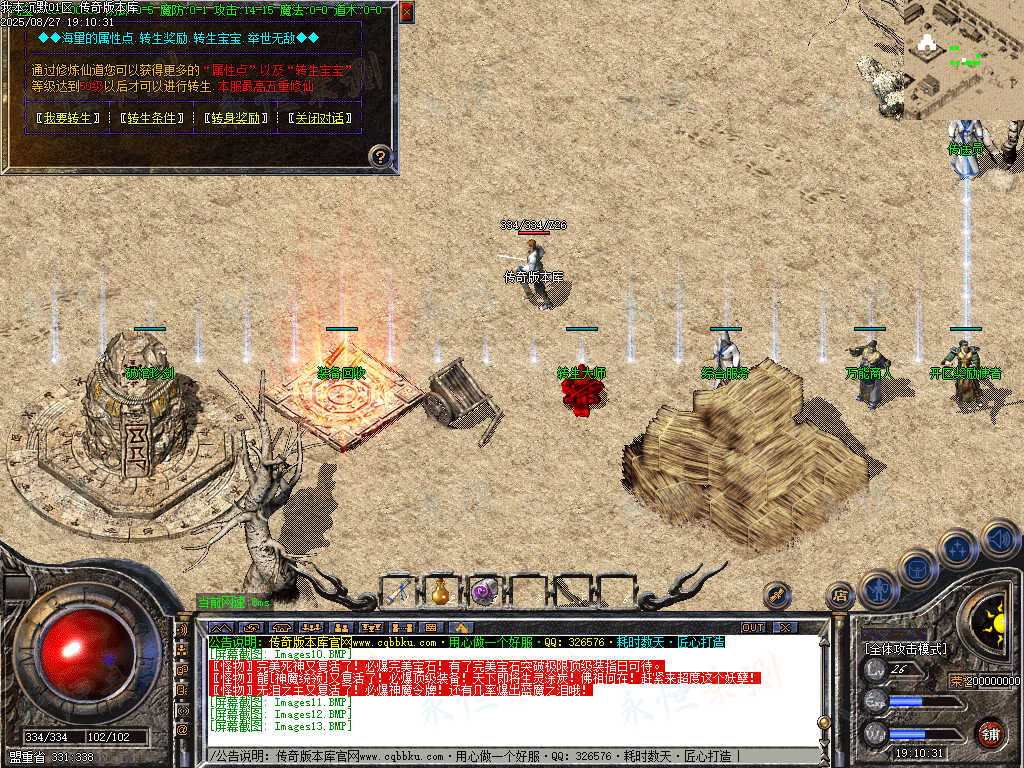Open the character figure panel button
This screenshot has width=1024, height=768.
pos(878,587)
